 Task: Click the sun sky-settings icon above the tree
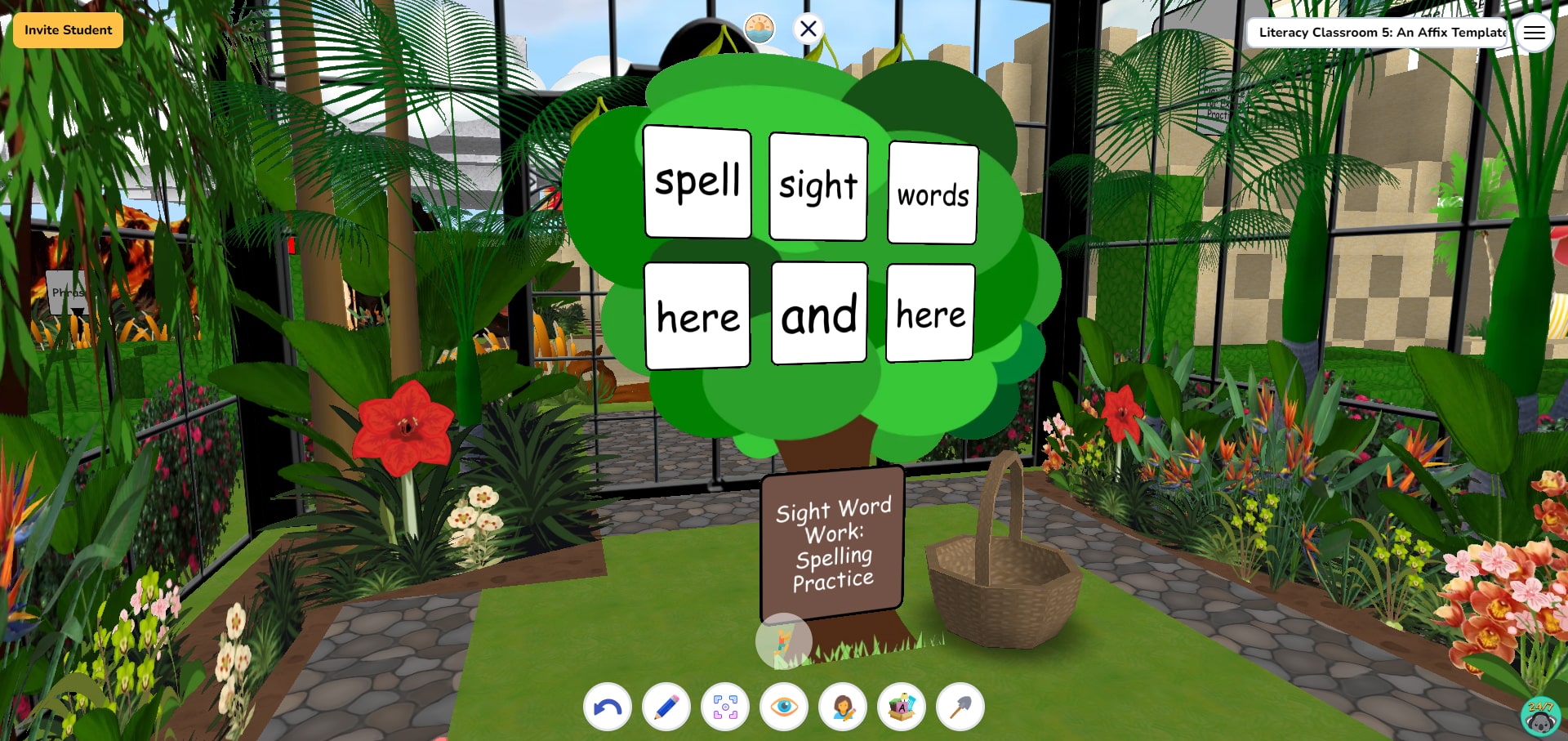point(758,25)
